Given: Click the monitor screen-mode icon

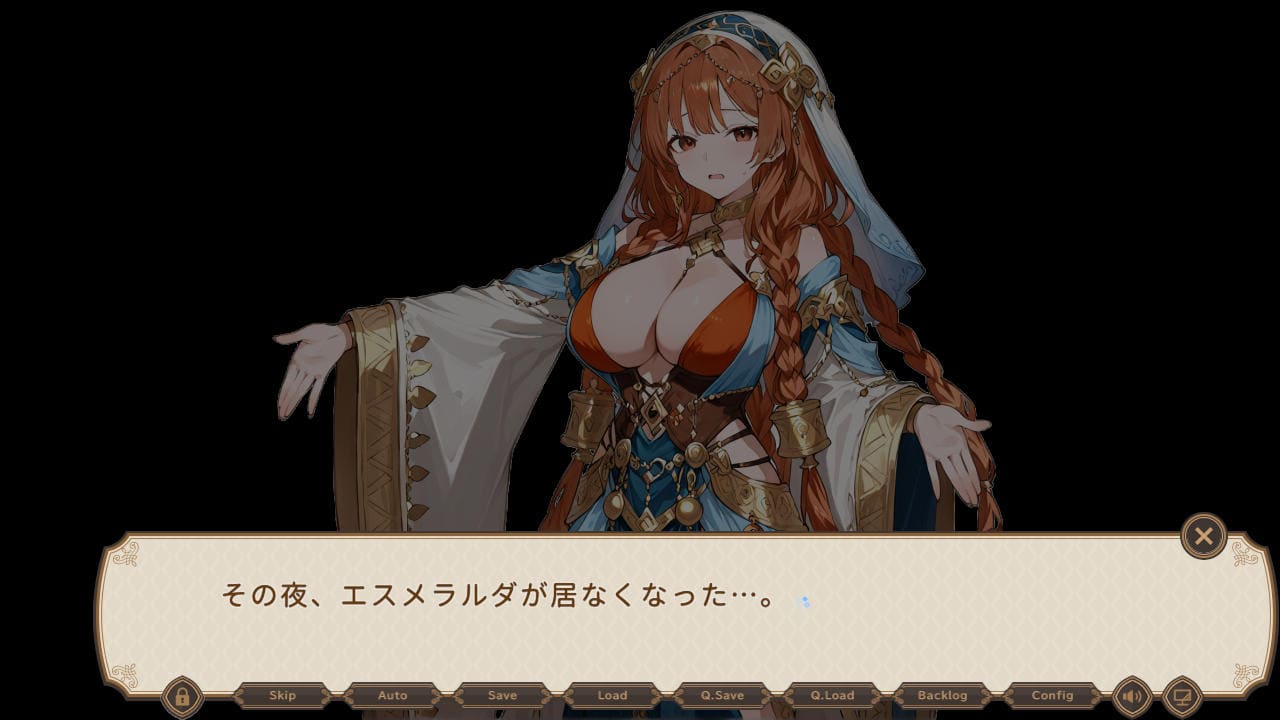Looking at the screenshot, I should click(x=1182, y=696).
